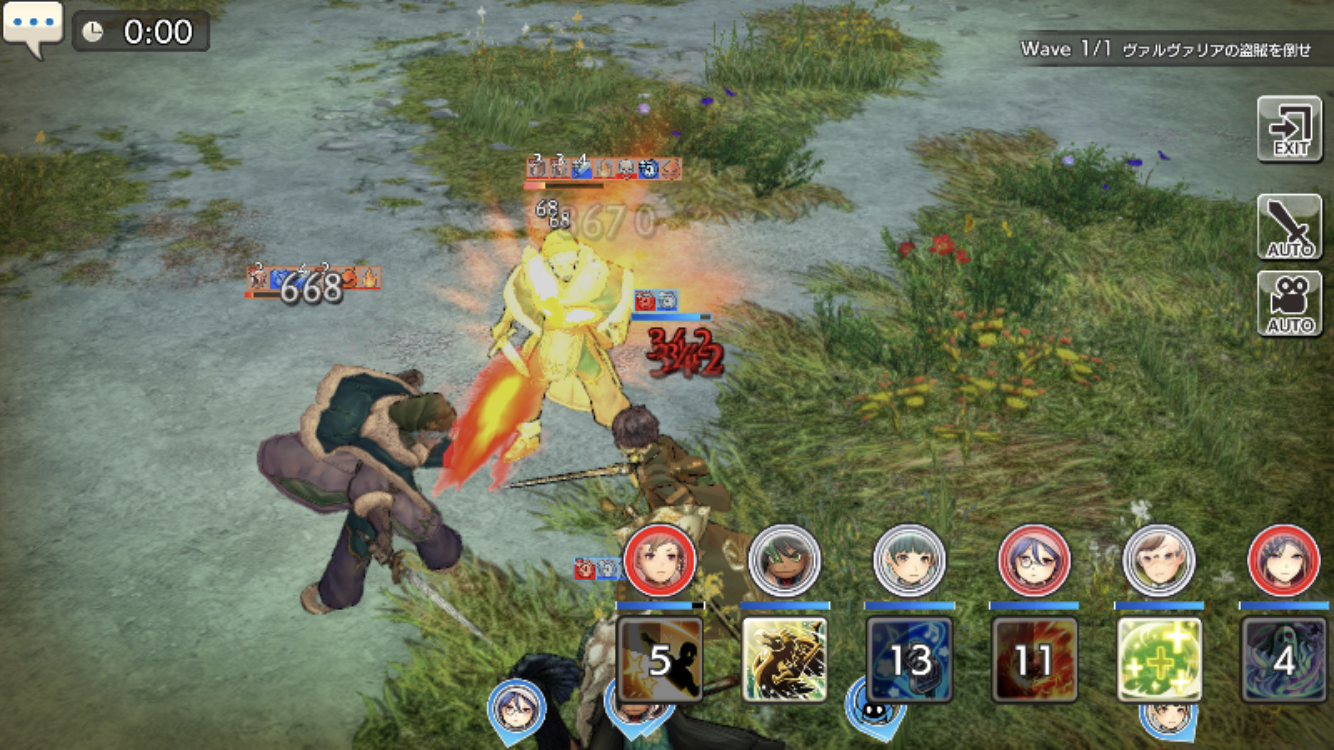Open the chat speech bubble
Viewport: 1334px width, 750px height.
(33, 28)
